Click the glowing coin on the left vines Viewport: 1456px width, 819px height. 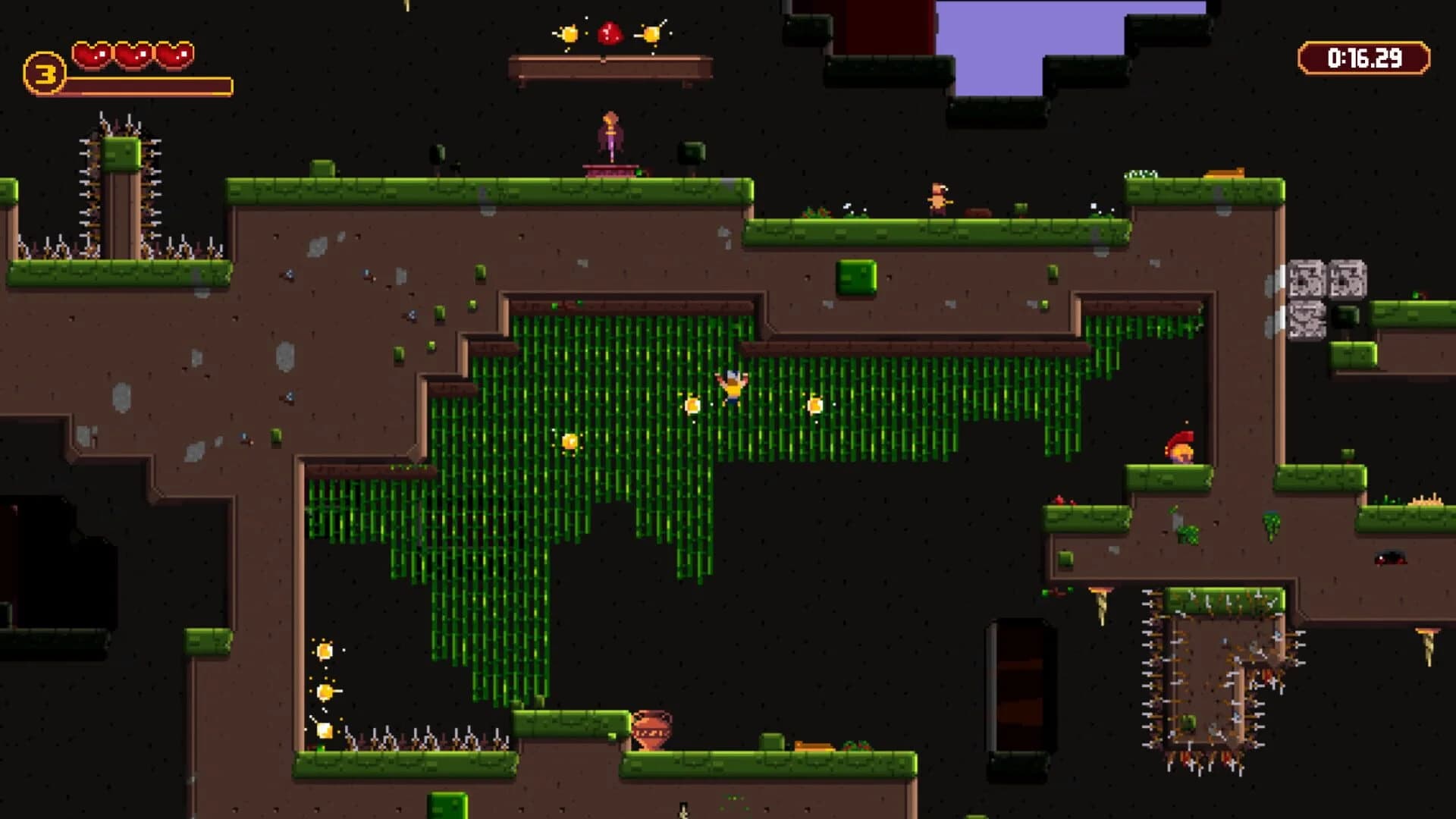[x=569, y=442]
